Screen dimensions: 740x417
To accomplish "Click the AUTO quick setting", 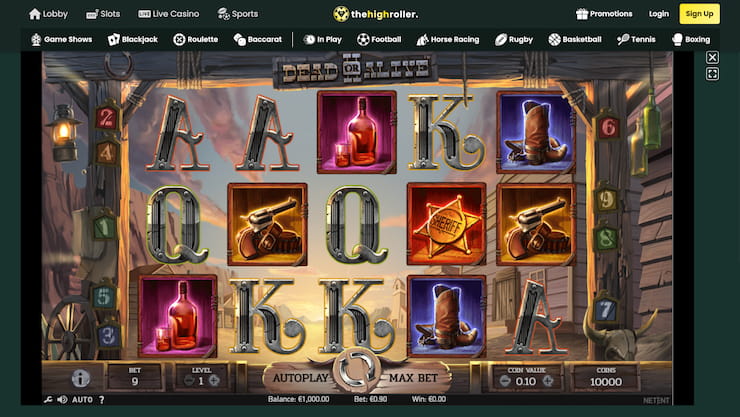I will coord(82,400).
